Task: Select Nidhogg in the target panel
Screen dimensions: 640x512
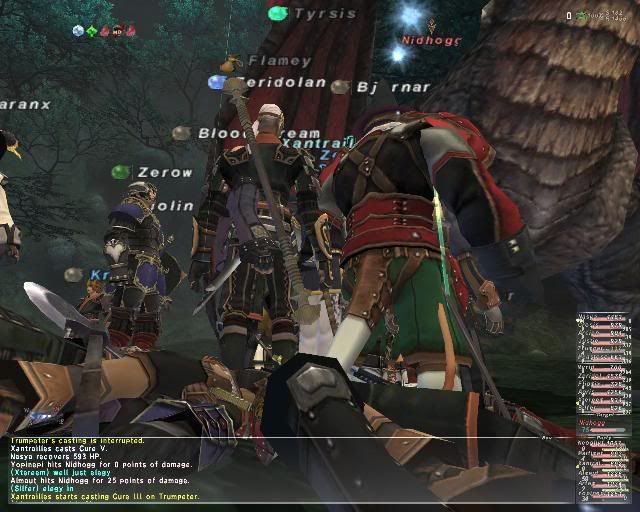Action: pyautogui.click(x=592, y=423)
